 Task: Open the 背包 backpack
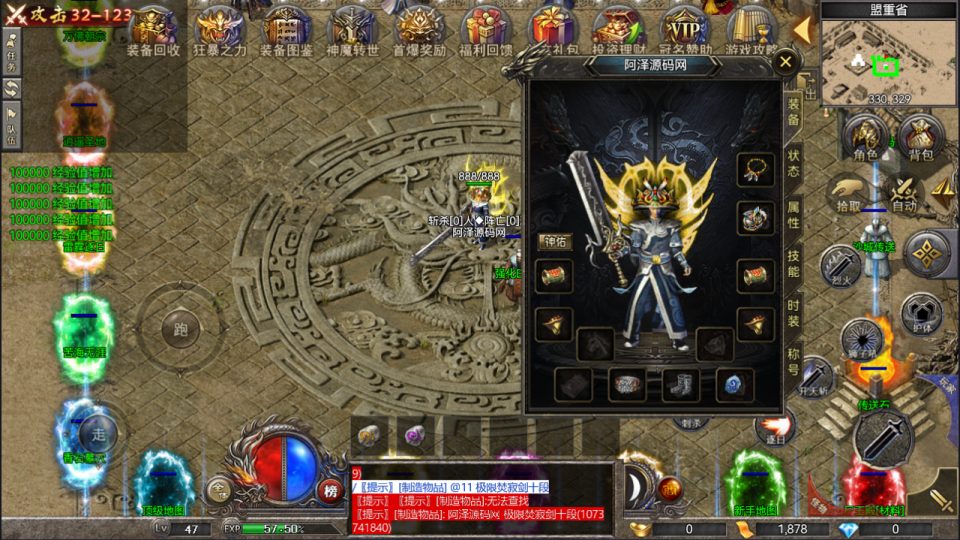(x=920, y=138)
